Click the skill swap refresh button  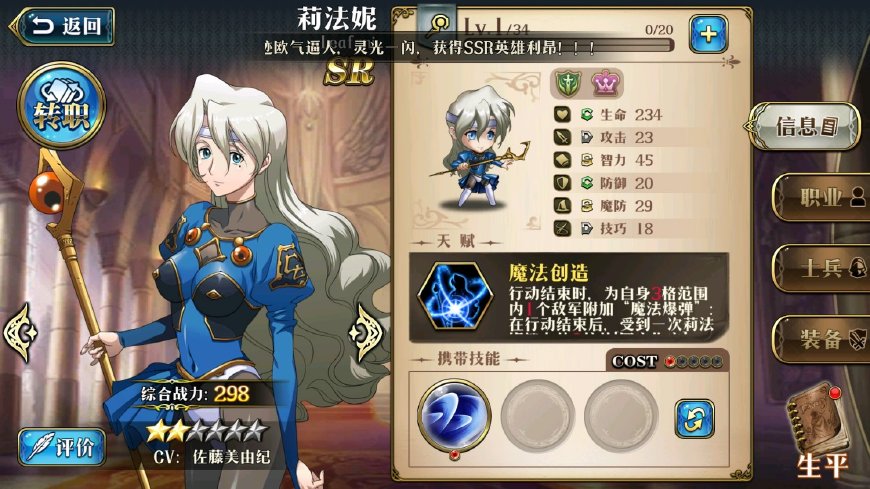(x=695, y=417)
